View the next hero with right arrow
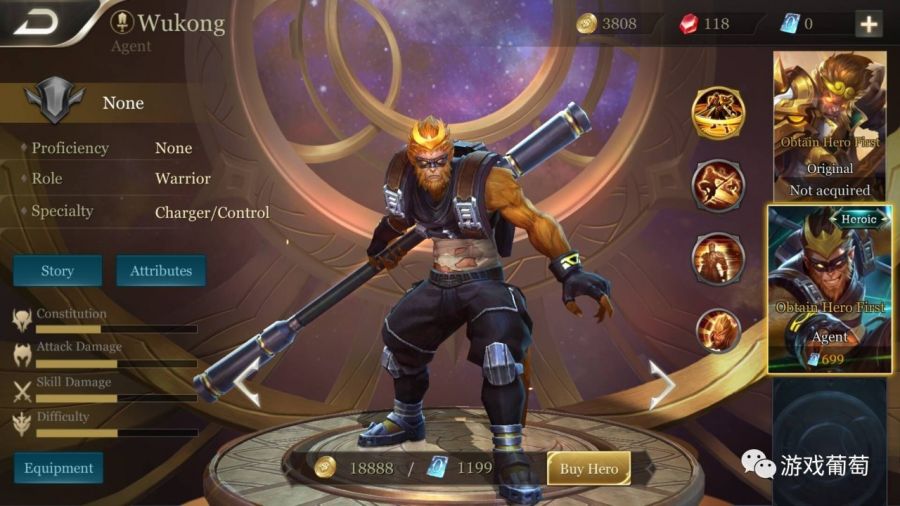This screenshot has width=900, height=506. tap(662, 385)
